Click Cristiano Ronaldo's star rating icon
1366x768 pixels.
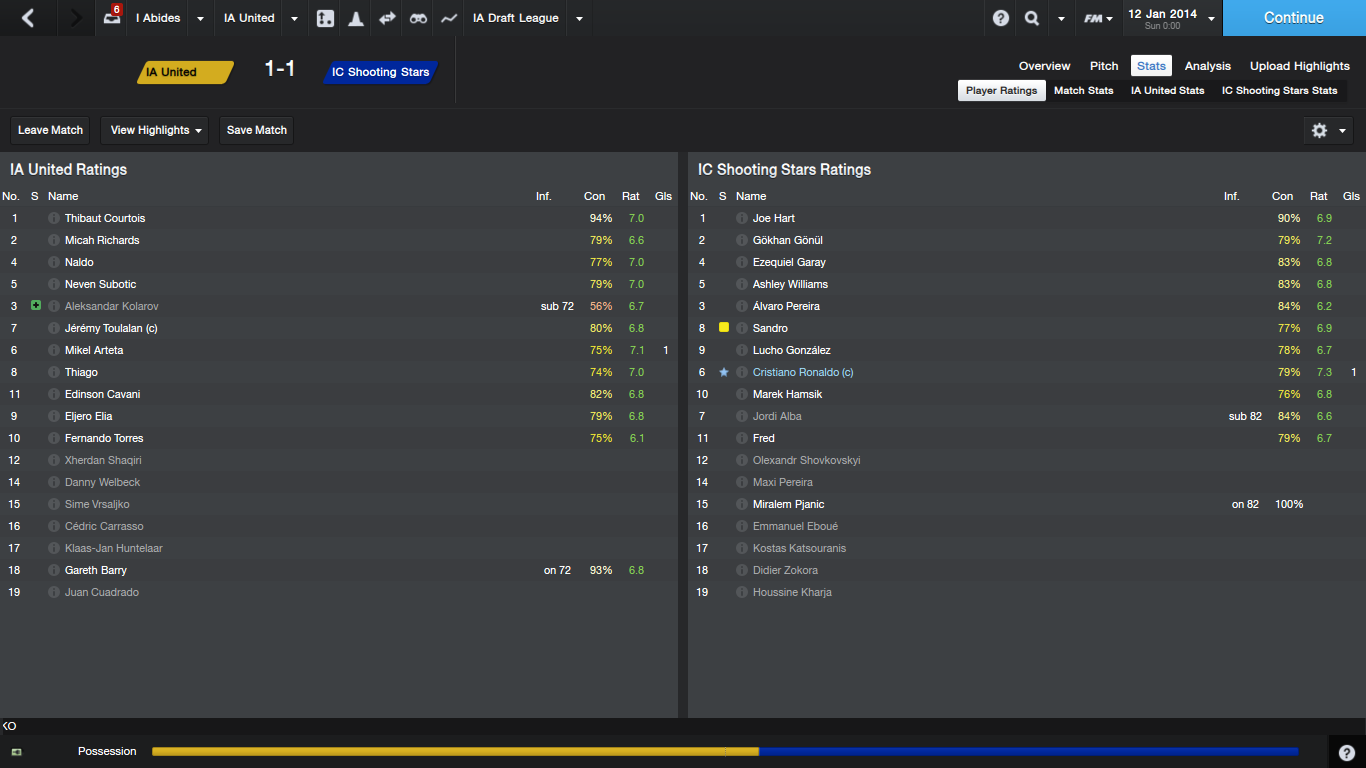[723, 372]
